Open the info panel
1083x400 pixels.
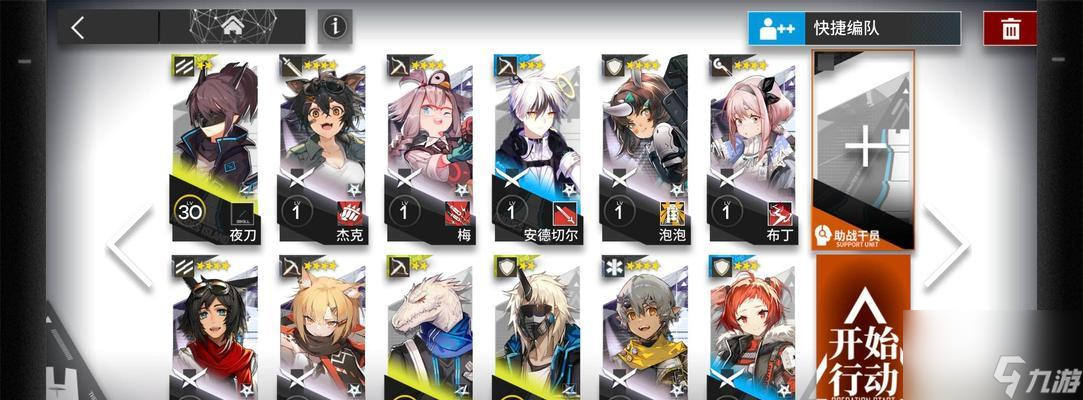[335, 27]
